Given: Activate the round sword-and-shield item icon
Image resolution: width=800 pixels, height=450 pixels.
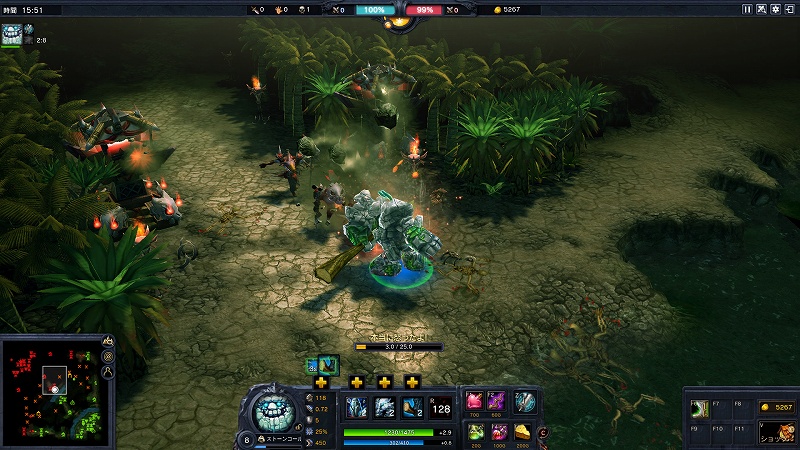Looking at the screenshot, I should click(525, 401).
